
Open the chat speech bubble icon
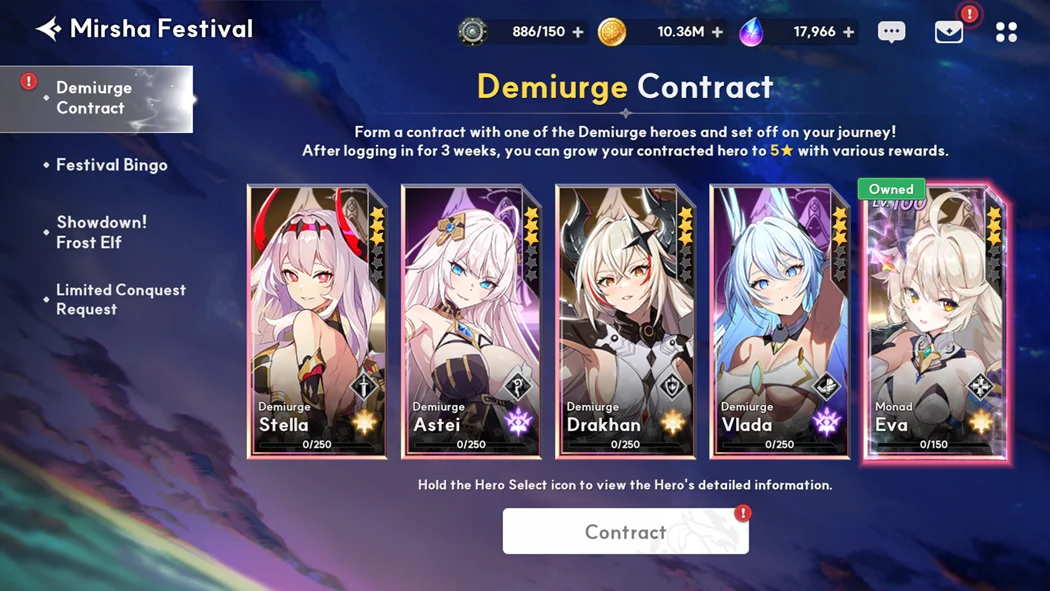click(x=891, y=32)
